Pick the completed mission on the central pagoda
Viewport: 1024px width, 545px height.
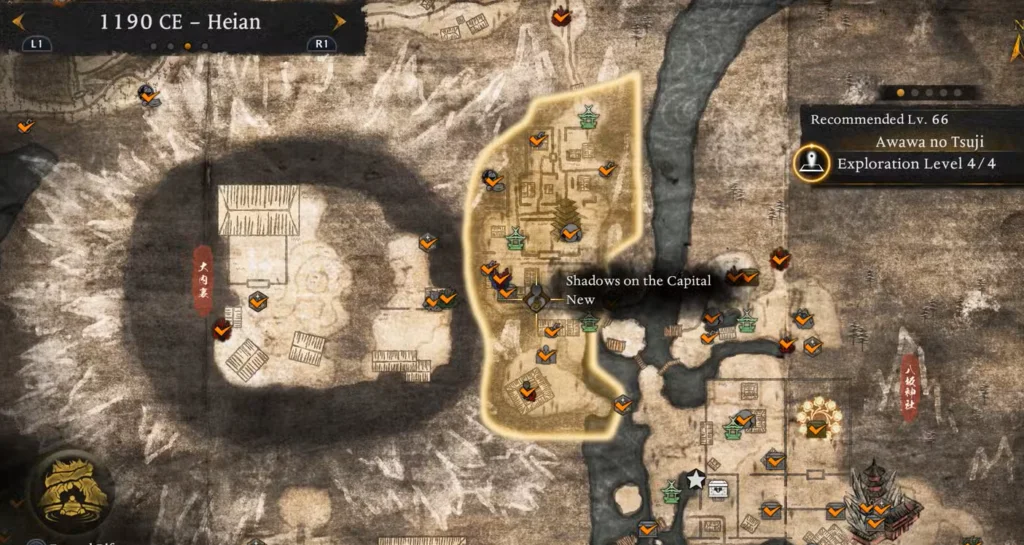pyautogui.click(x=570, y=232)
